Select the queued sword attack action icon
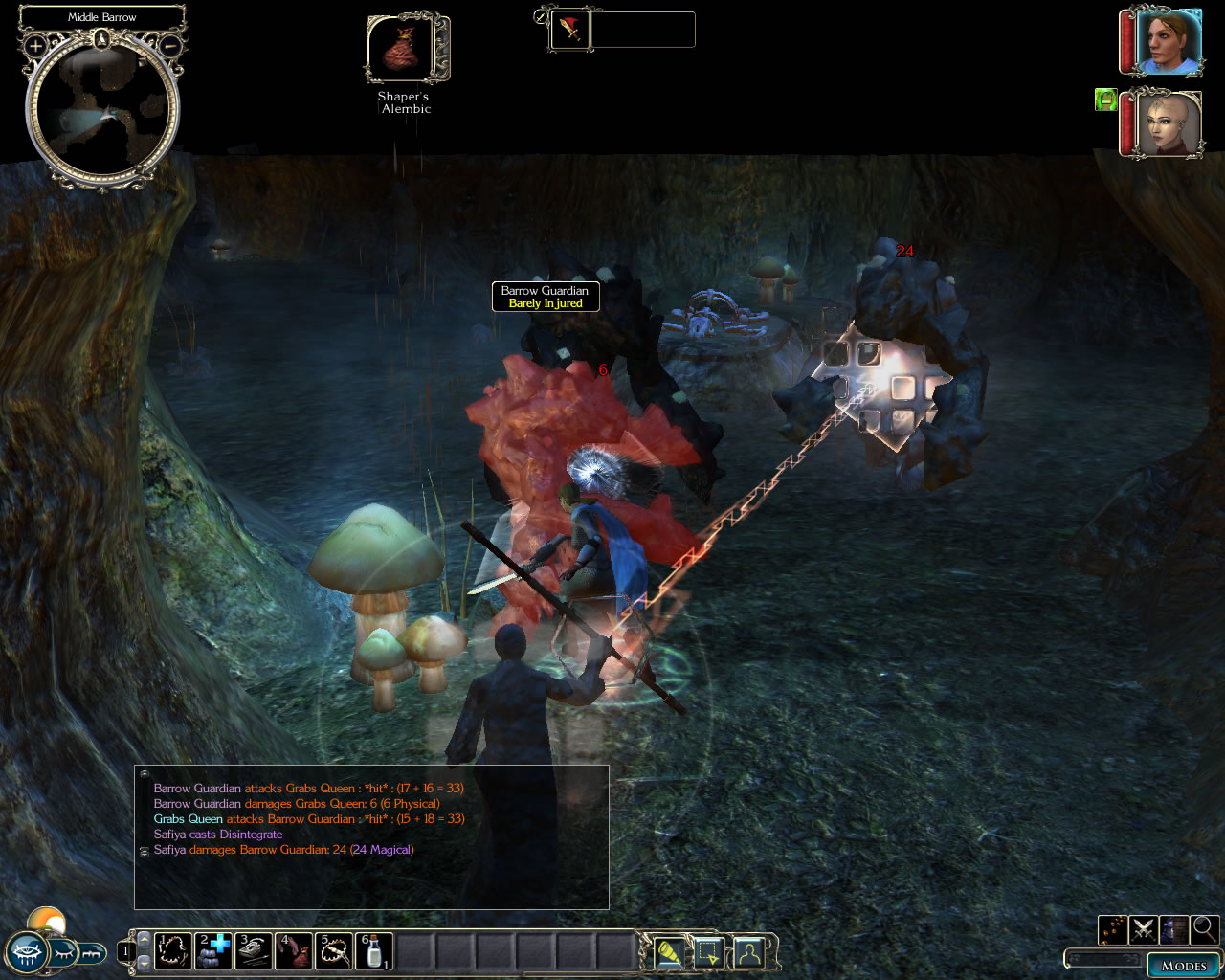Viewport: 1225px width, 980px height. click(570, 30)
